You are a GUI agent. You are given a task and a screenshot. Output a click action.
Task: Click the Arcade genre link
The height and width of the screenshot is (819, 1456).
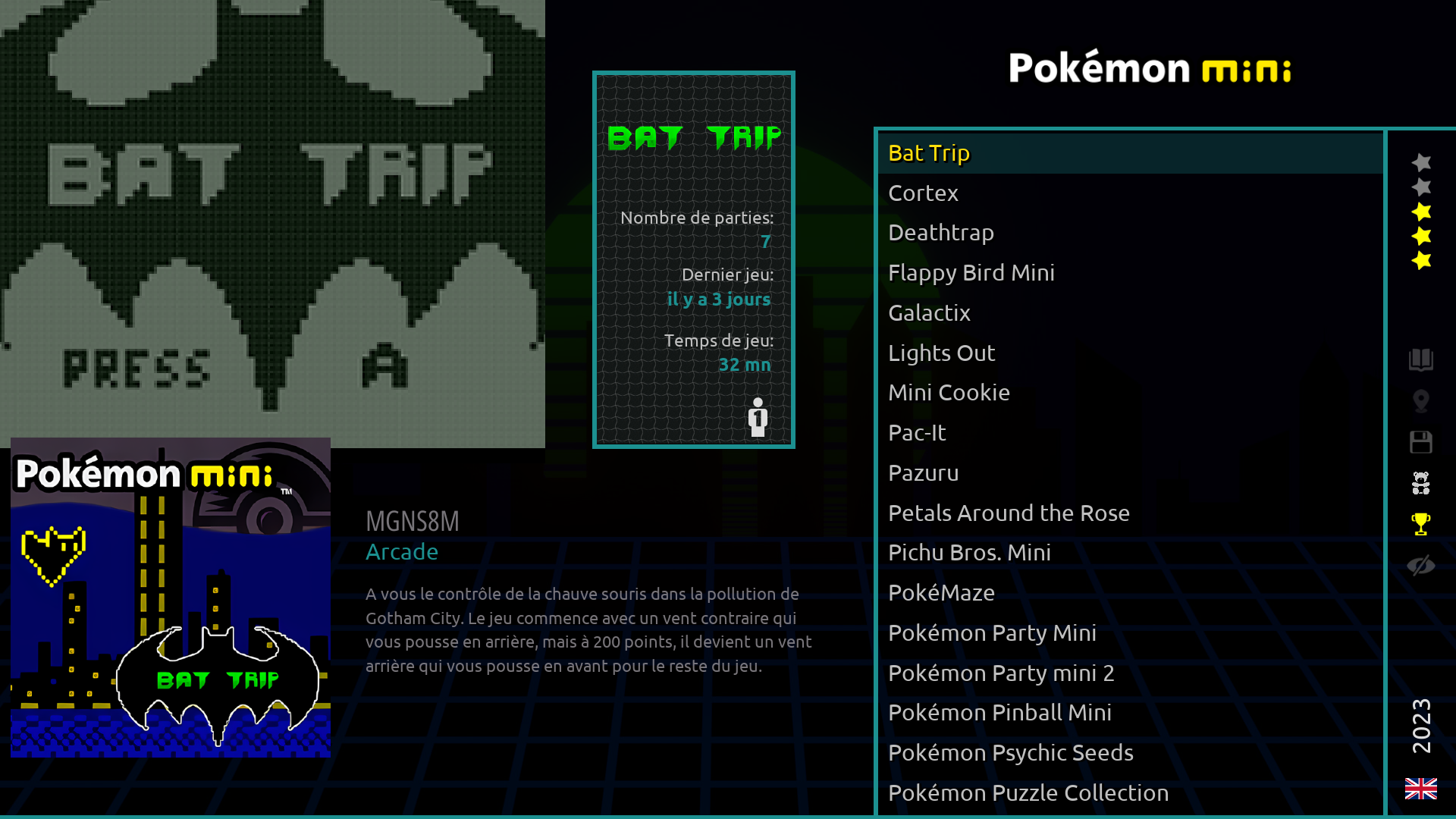click(x=402, y=552)
